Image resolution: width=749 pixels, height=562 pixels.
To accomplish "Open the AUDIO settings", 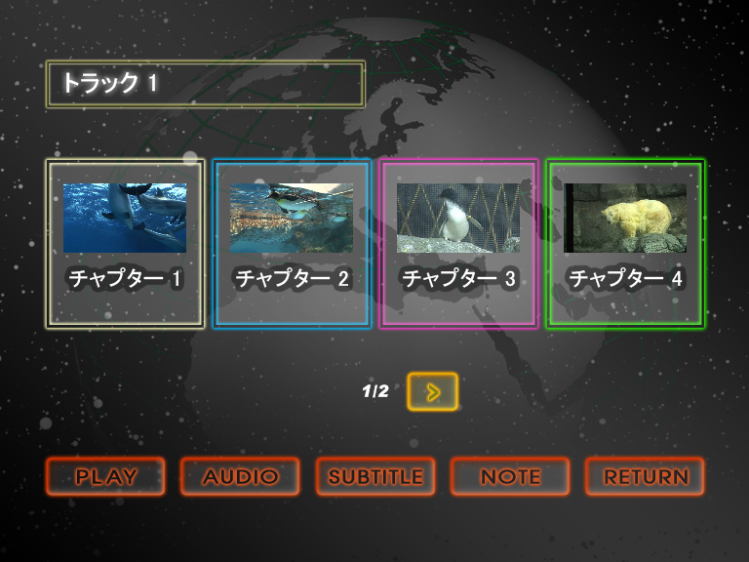I will click(x=240, y=477).
